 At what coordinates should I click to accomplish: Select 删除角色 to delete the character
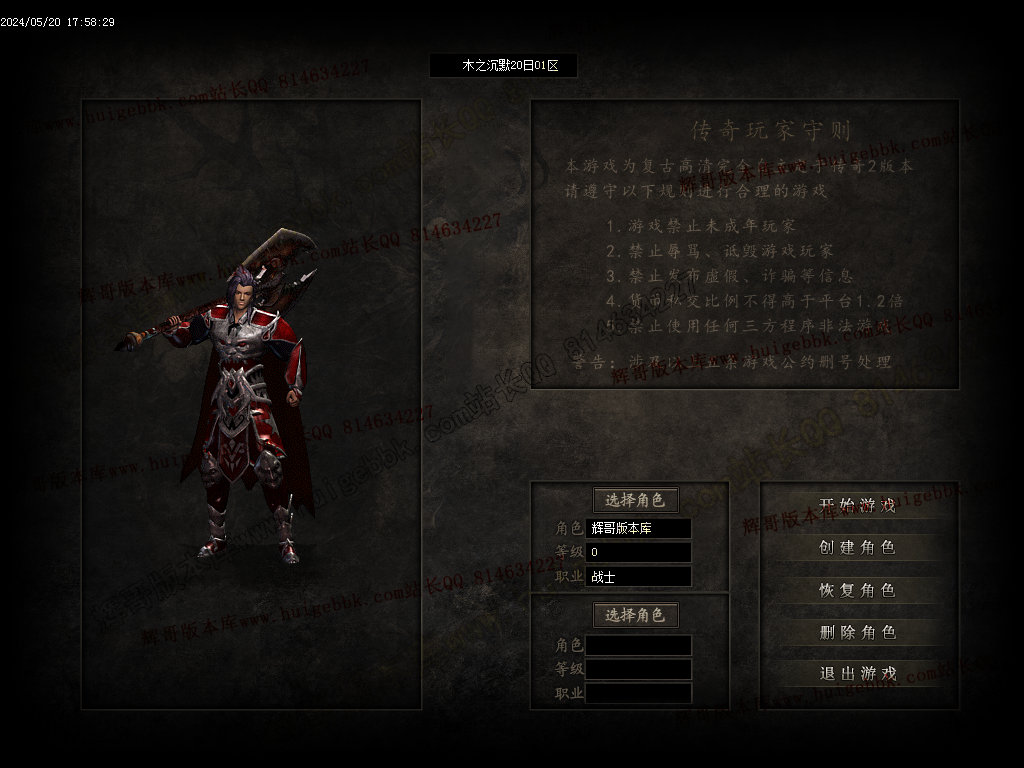pos(857,632)
